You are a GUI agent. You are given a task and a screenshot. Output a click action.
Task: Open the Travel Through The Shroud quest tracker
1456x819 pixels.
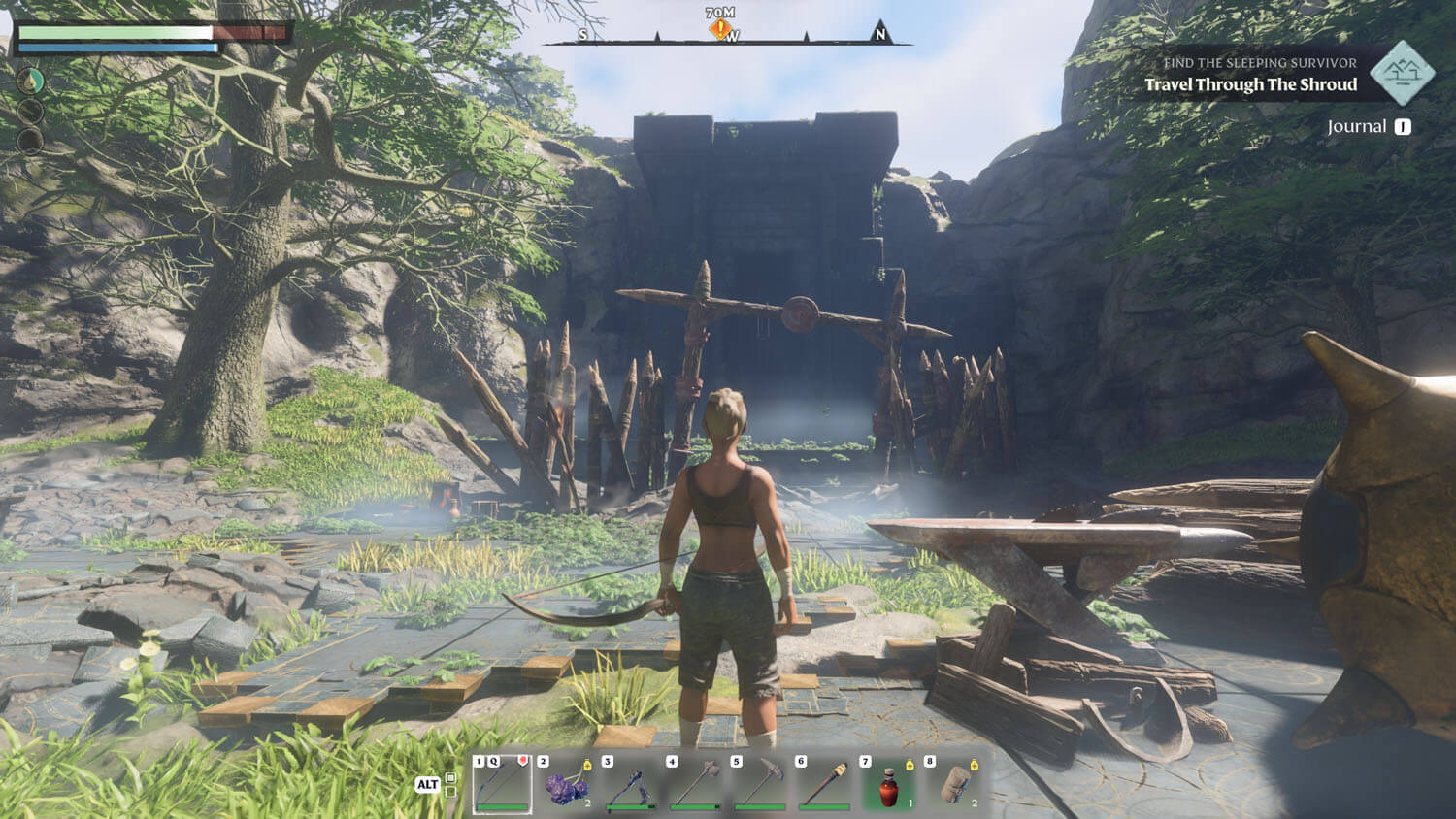point(1250,84)
